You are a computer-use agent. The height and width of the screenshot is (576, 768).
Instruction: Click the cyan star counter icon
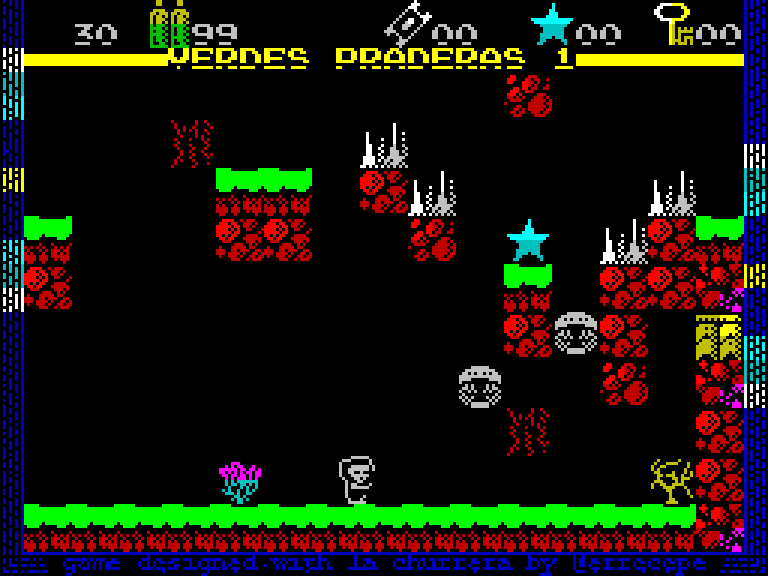click(551, 24)
